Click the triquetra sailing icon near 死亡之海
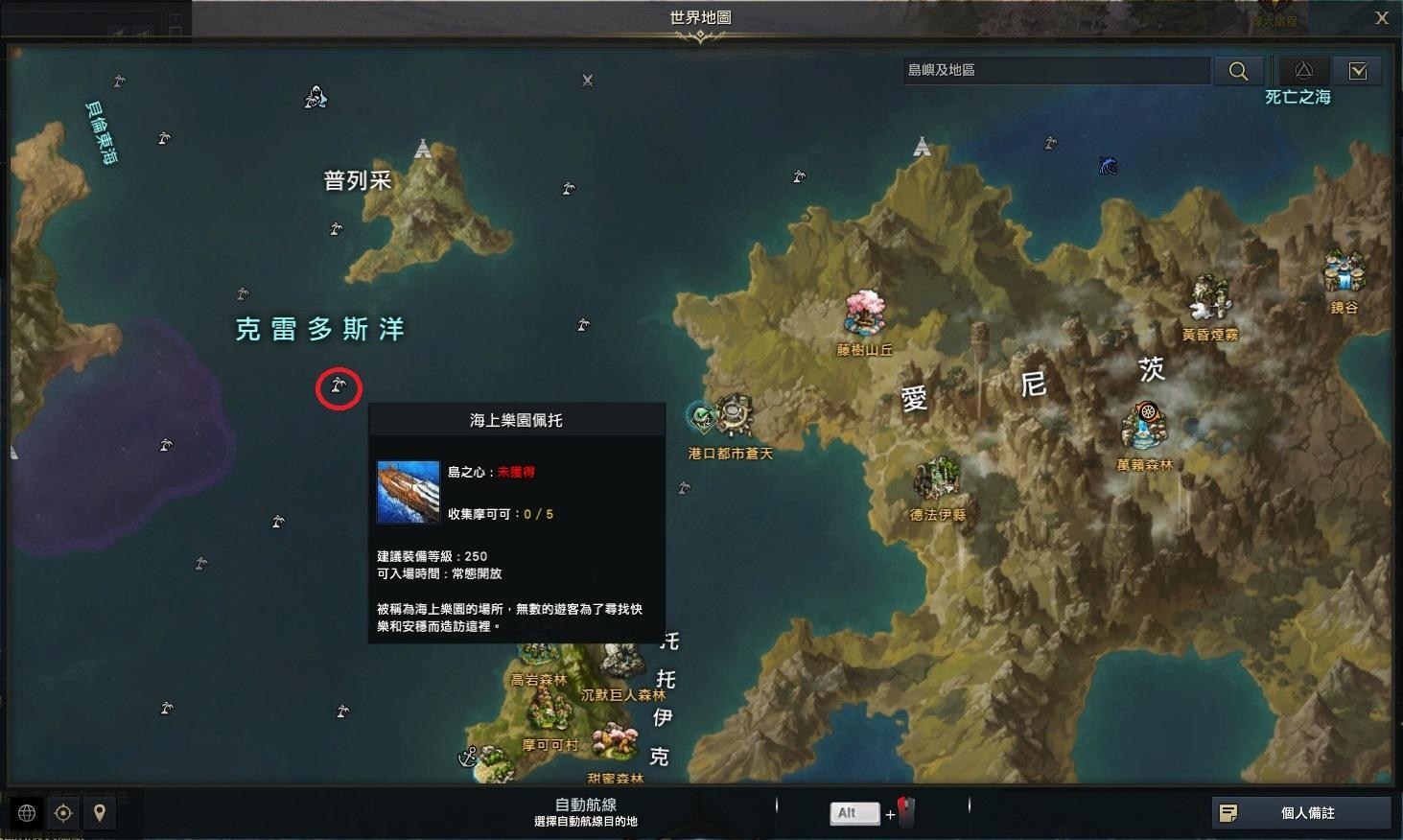 click(1303, 69)
